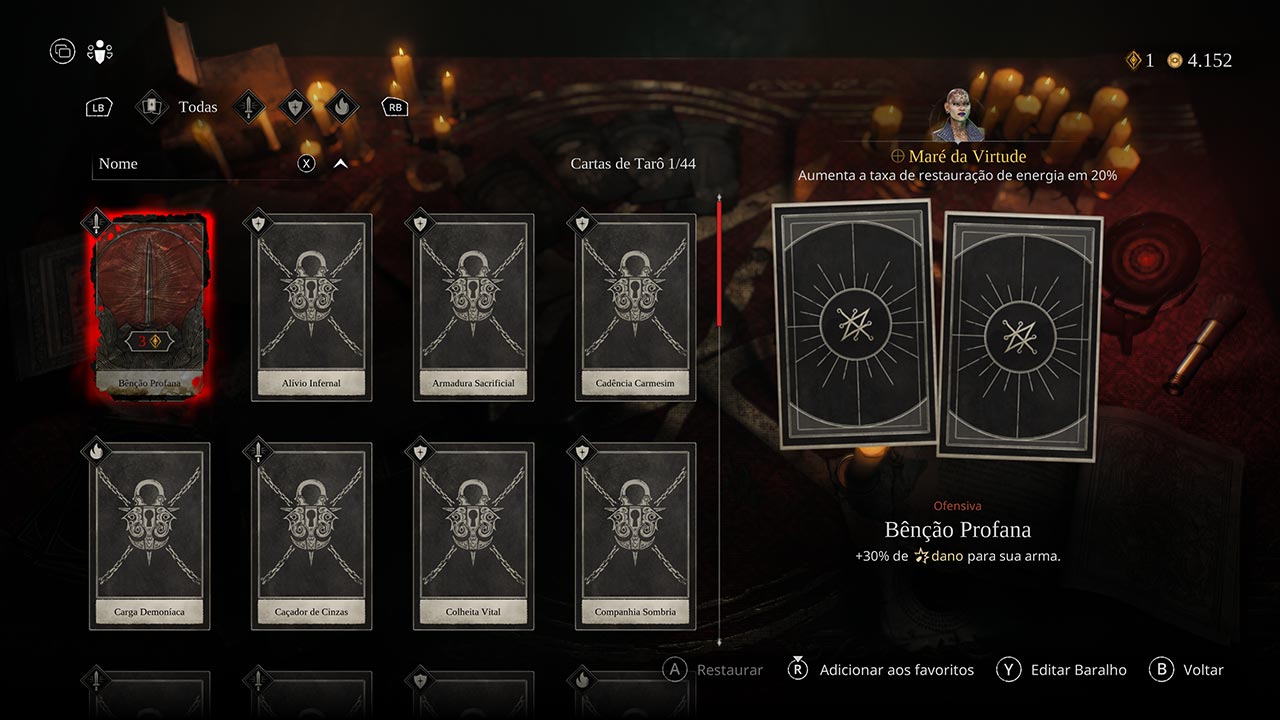
Task: Select the Bênção Profana tarot card
Action: pyautogui.click(x=149, y=306)
